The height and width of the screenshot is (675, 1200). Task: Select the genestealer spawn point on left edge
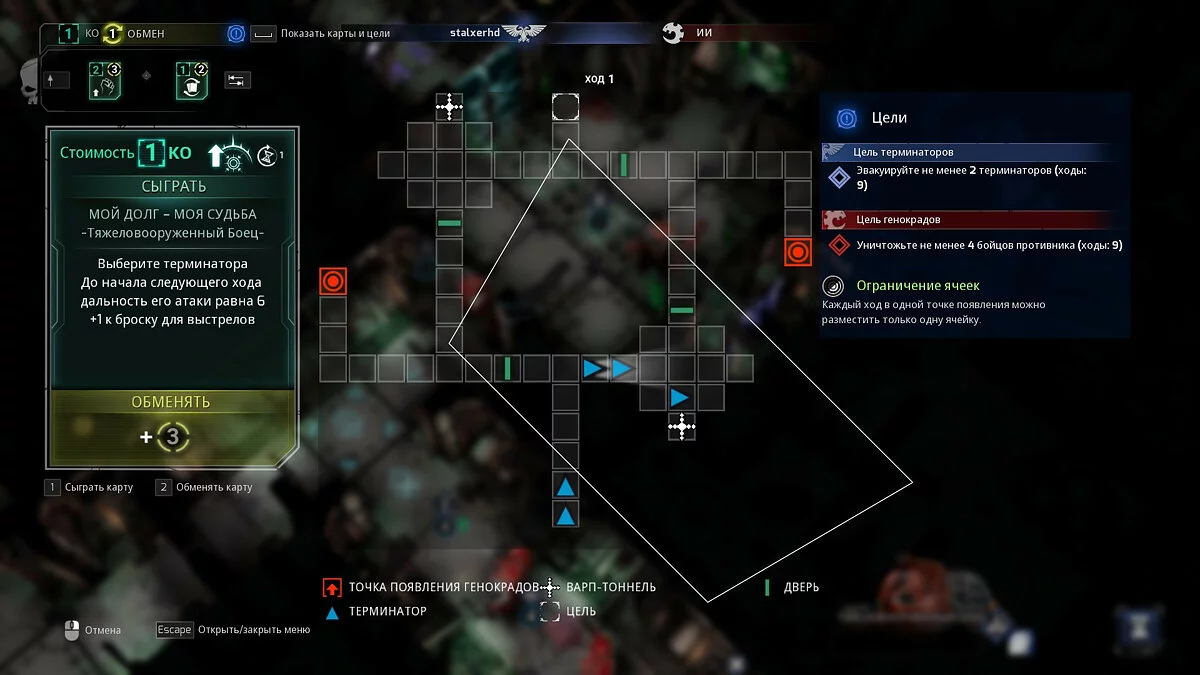[x=333, y=281]
